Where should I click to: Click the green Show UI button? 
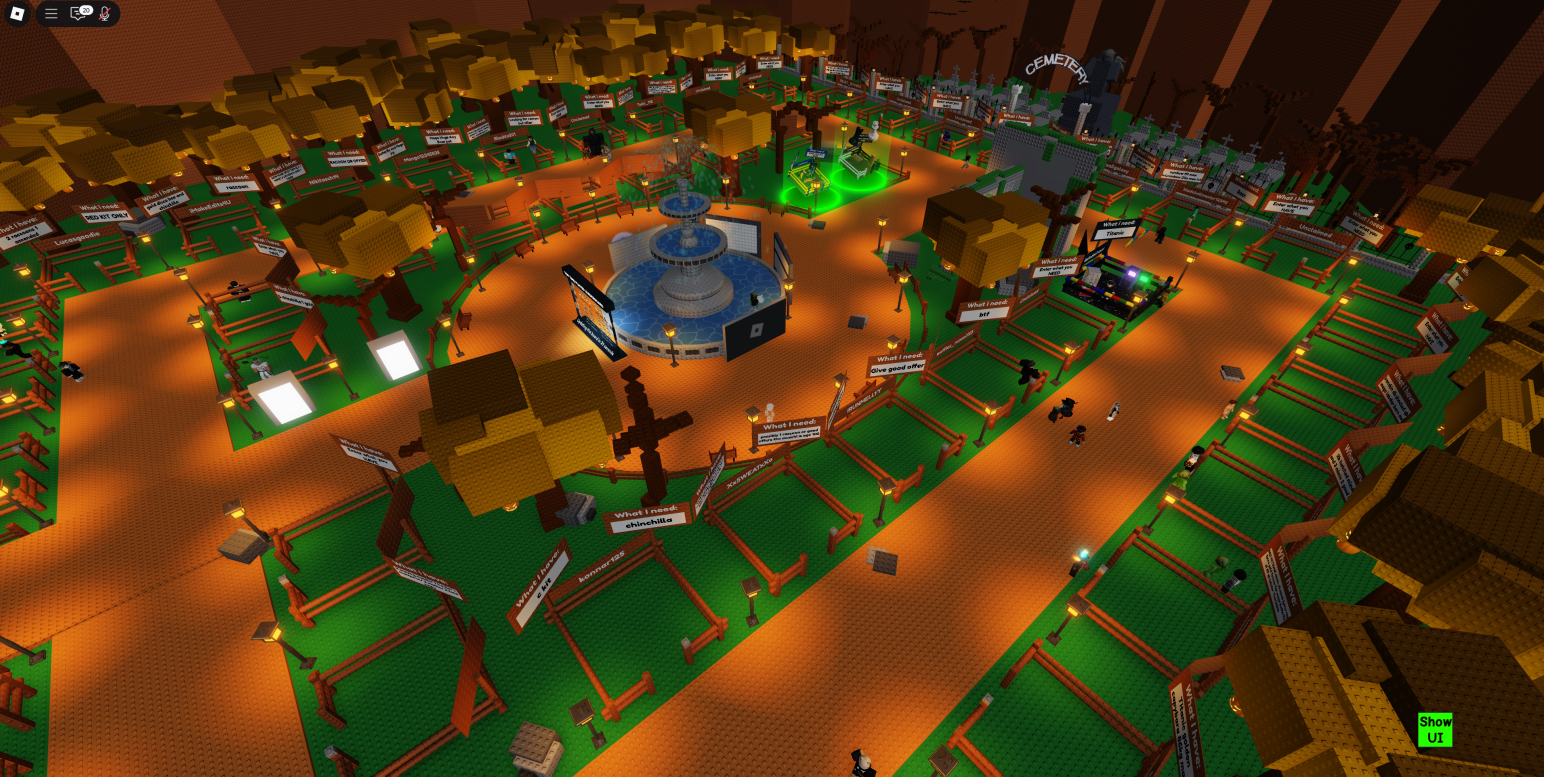click(1435, 729)
